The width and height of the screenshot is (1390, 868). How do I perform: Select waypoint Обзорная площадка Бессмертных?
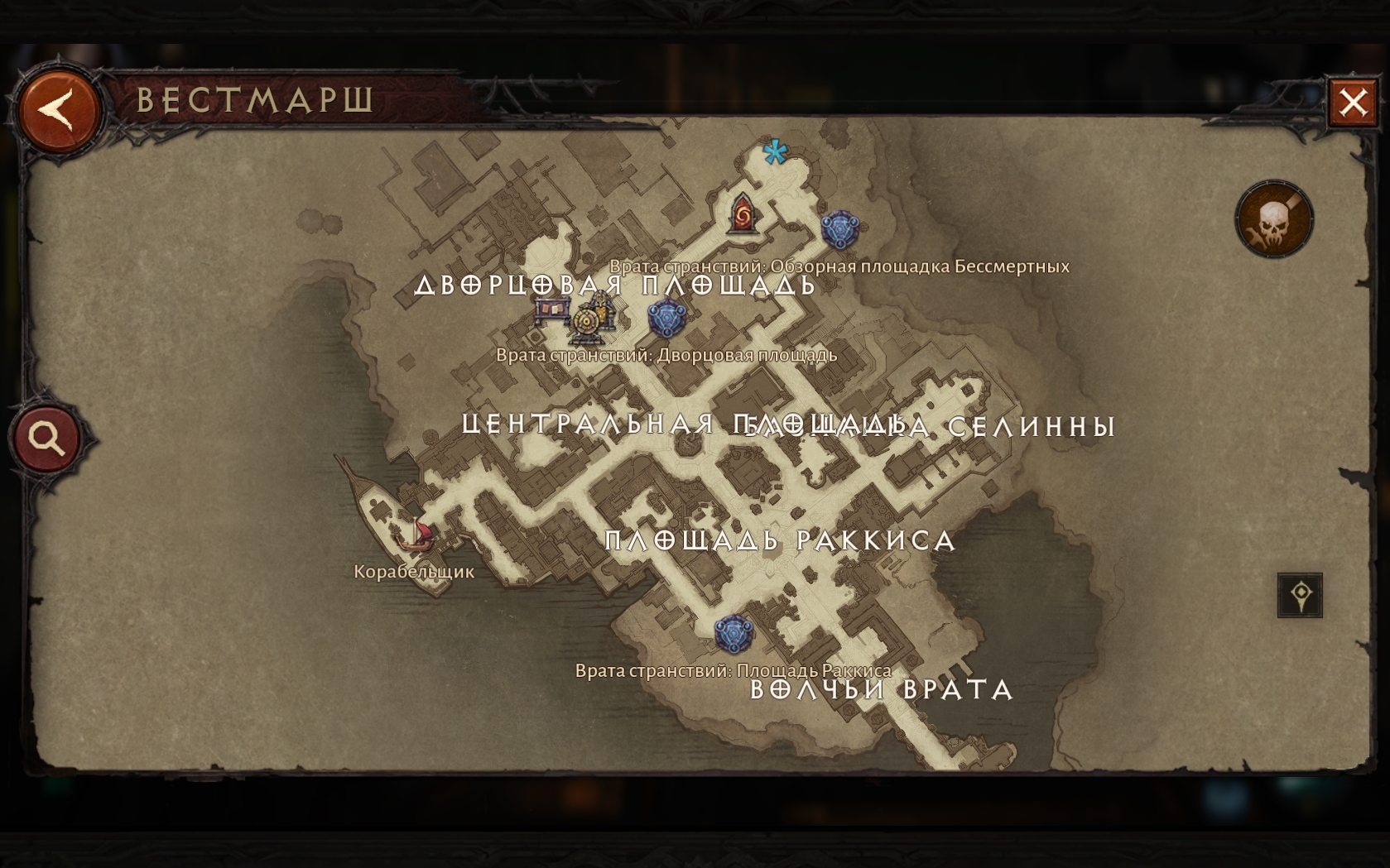click(x=839, y=229)
